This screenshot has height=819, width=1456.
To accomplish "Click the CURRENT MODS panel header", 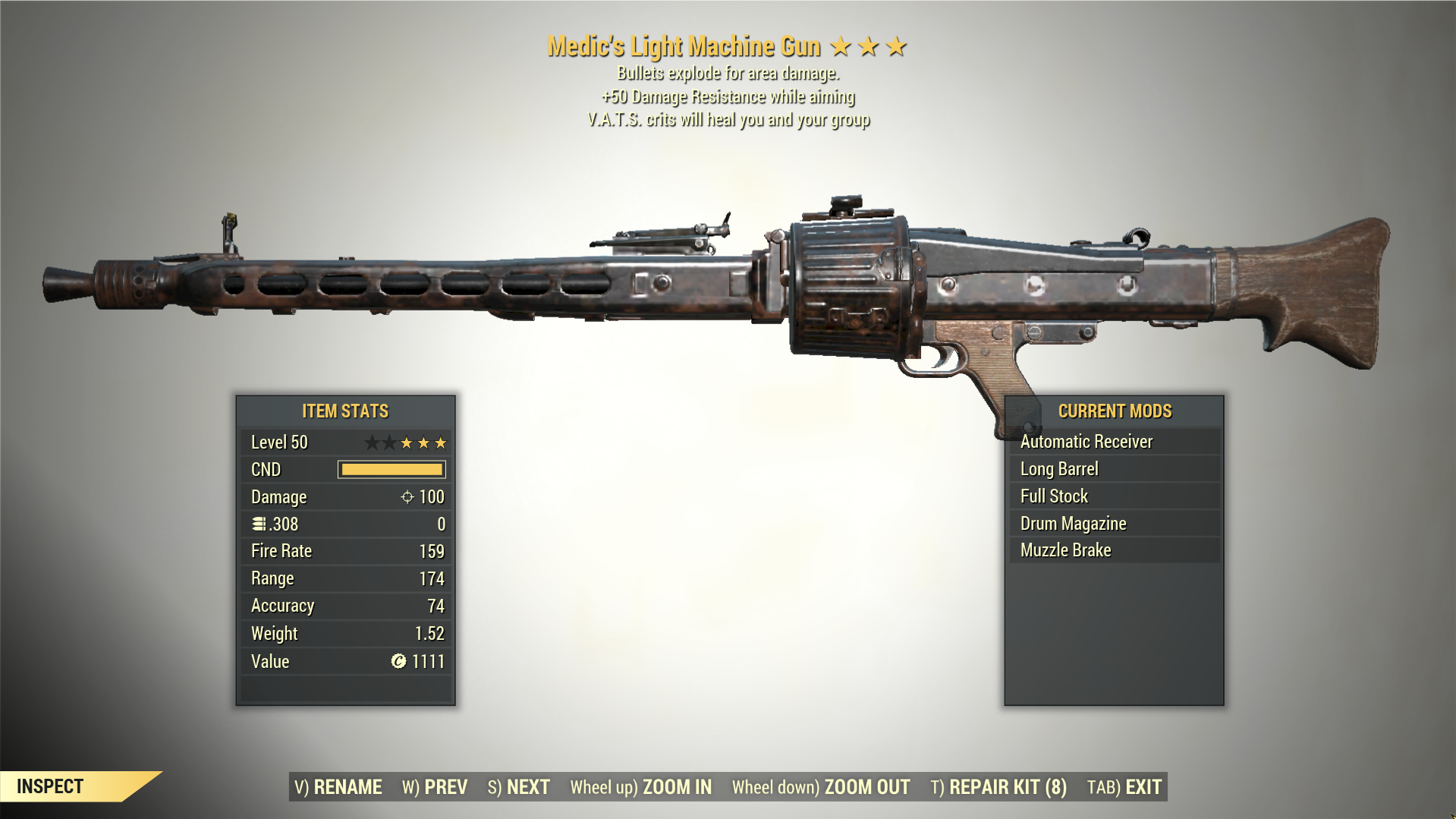I will (1115, 411).
